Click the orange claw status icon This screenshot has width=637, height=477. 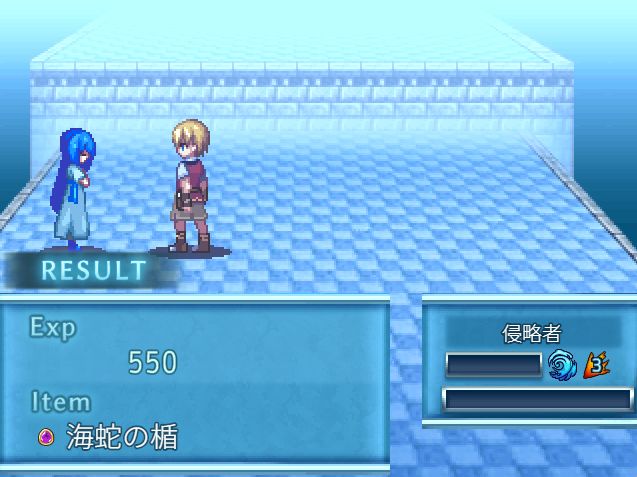[x=597, y=363]
